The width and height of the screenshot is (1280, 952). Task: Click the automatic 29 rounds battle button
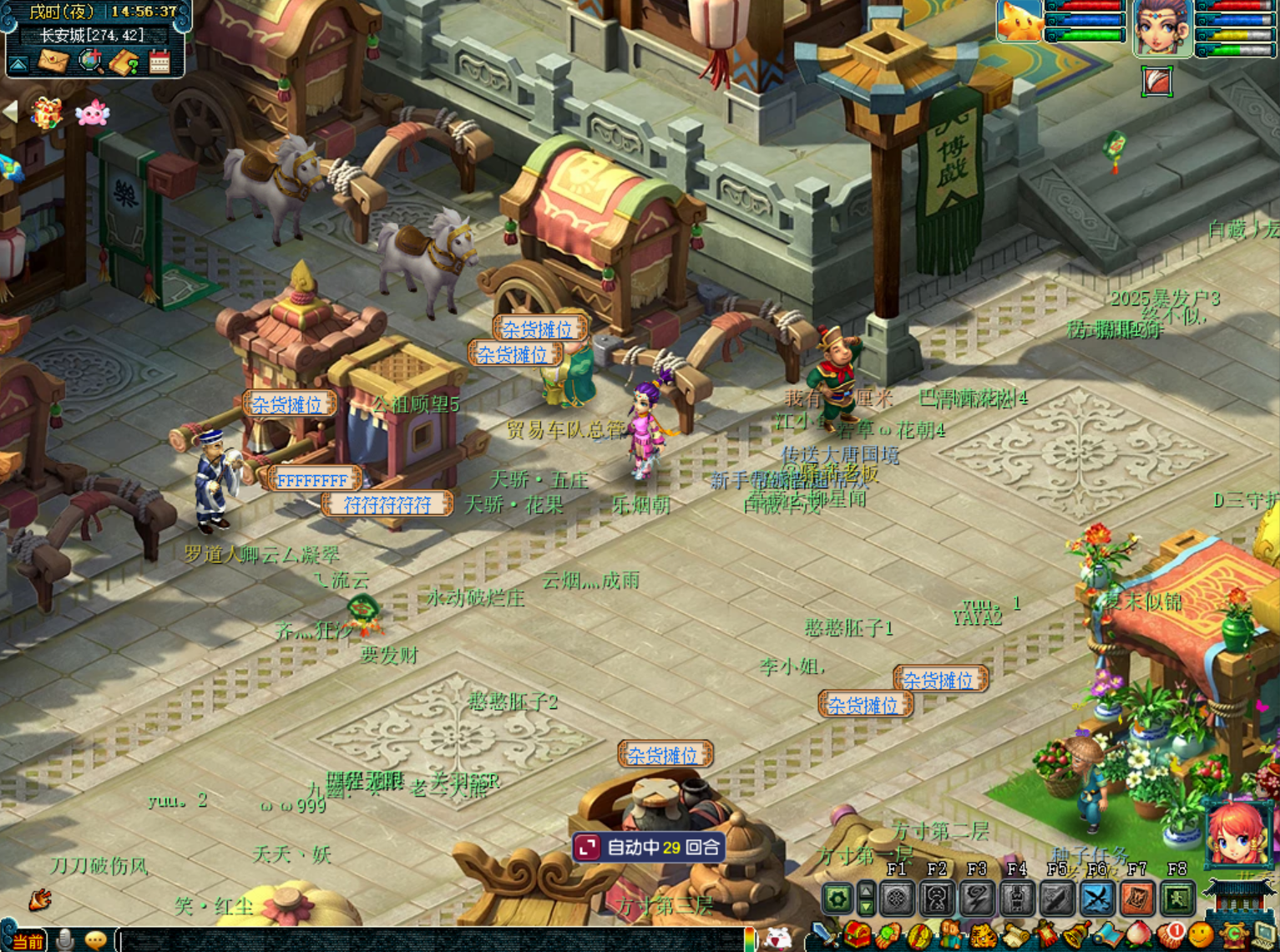click(649, 848)
